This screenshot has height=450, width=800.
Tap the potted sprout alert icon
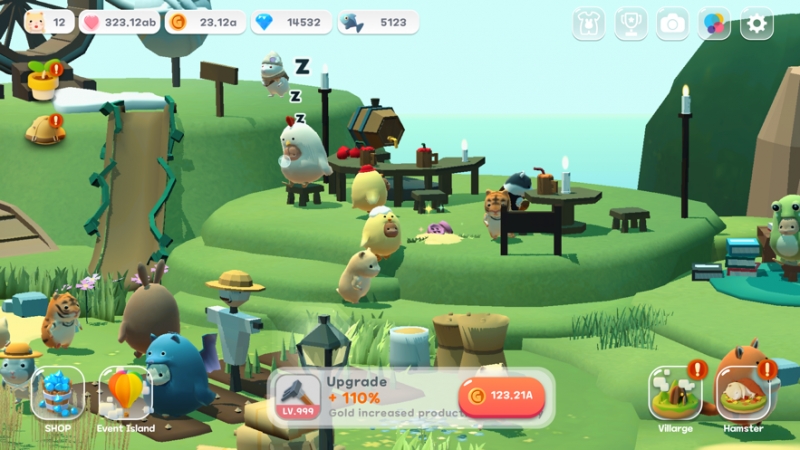[44, 80]
